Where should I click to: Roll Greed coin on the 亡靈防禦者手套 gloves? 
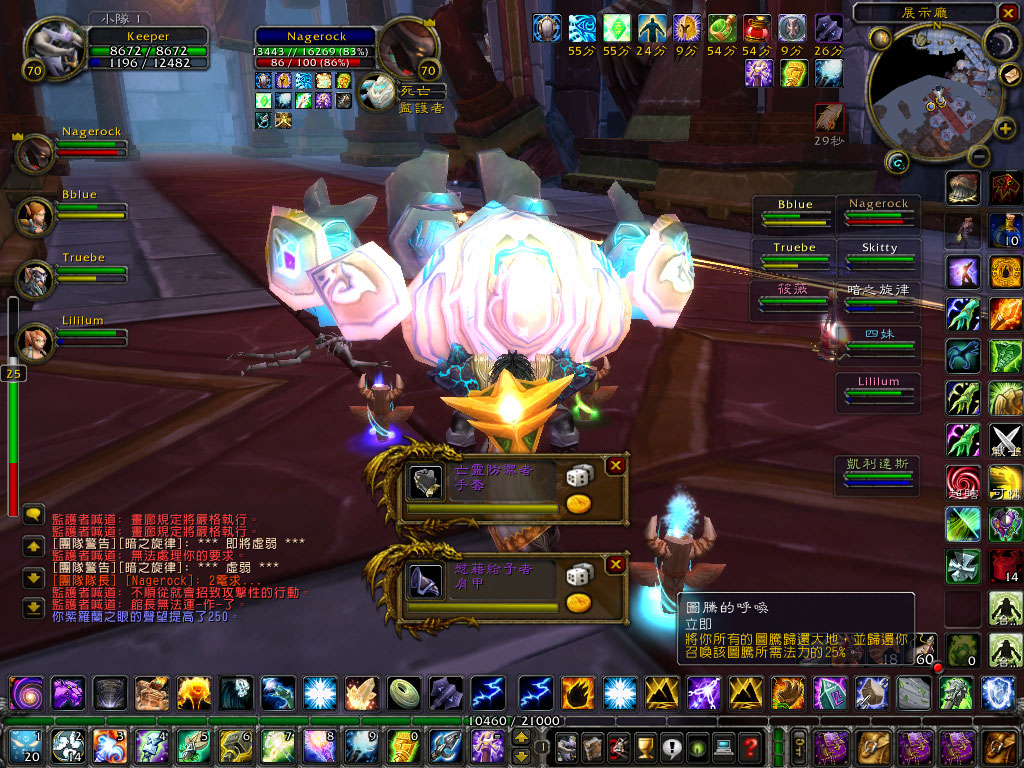click(x=578, y=503)
